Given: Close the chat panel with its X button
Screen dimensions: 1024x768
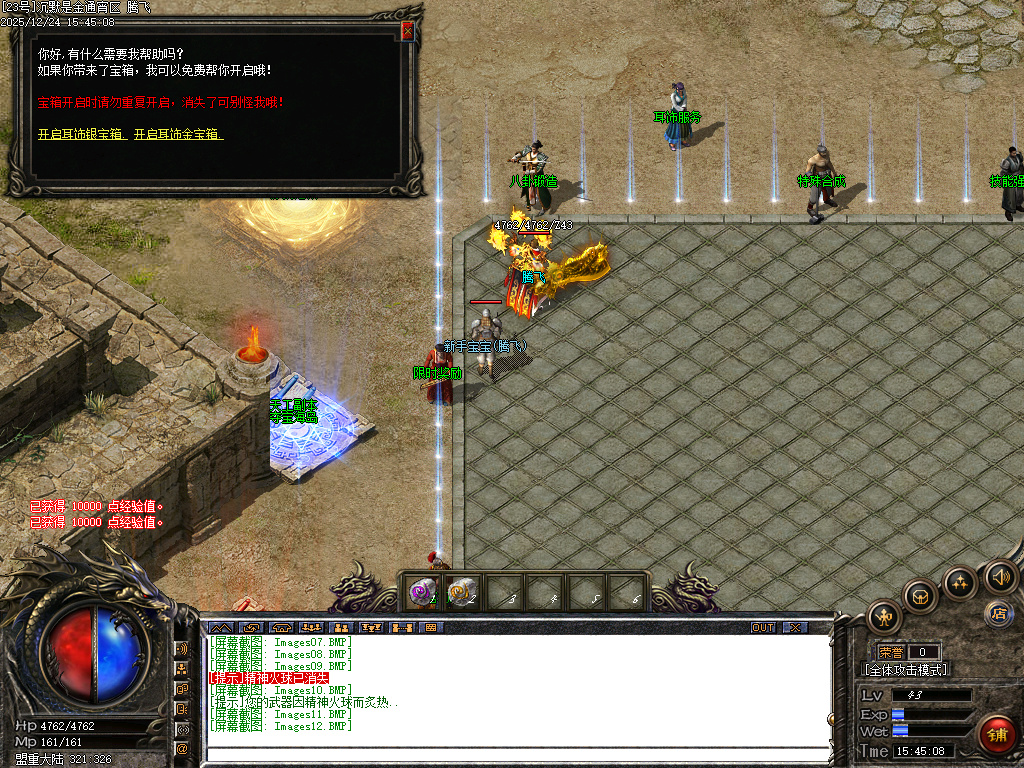Looking at the screenshot, I should coord(794,628).
